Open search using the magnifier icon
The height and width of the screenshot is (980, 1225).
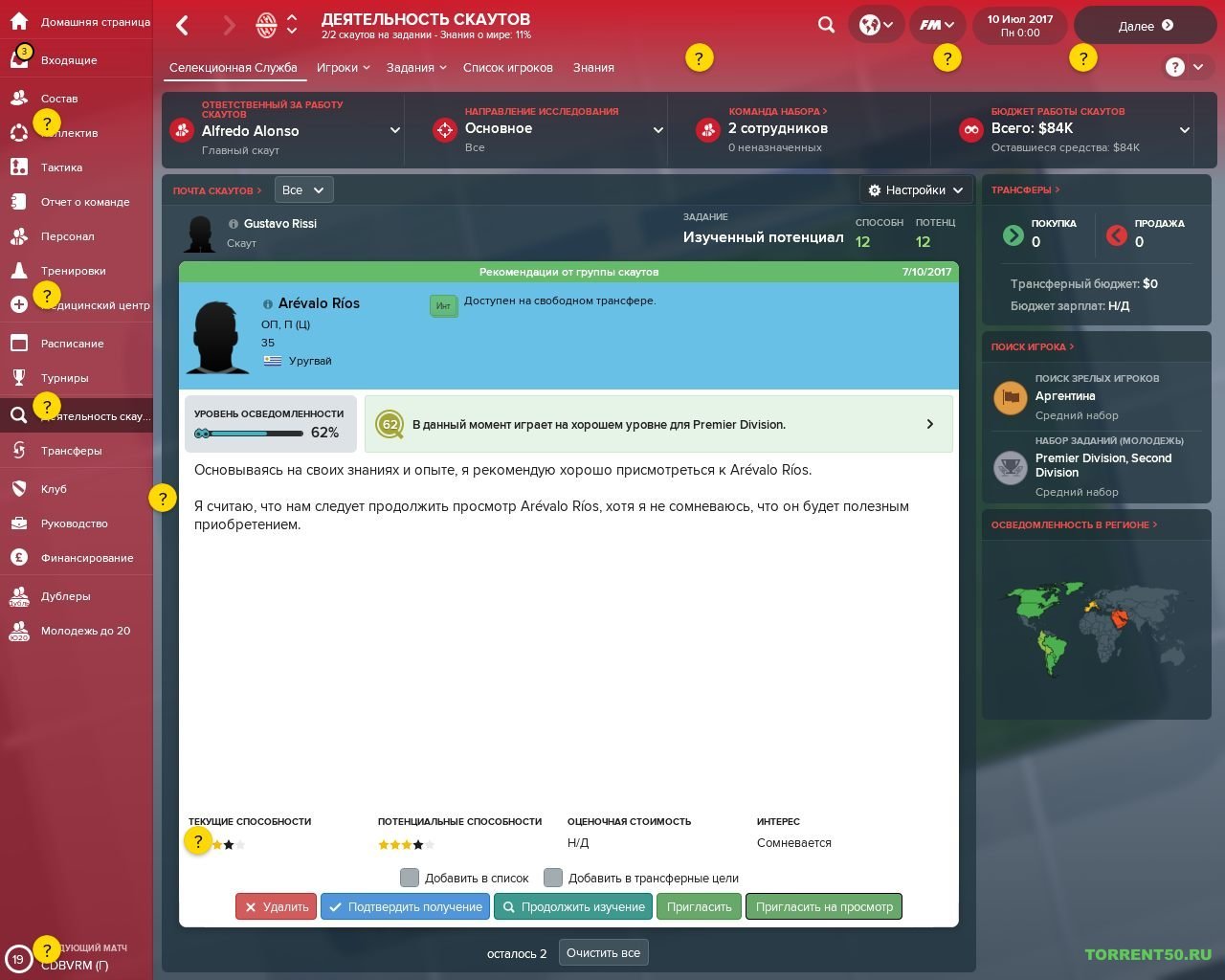(x=826, y=25)
